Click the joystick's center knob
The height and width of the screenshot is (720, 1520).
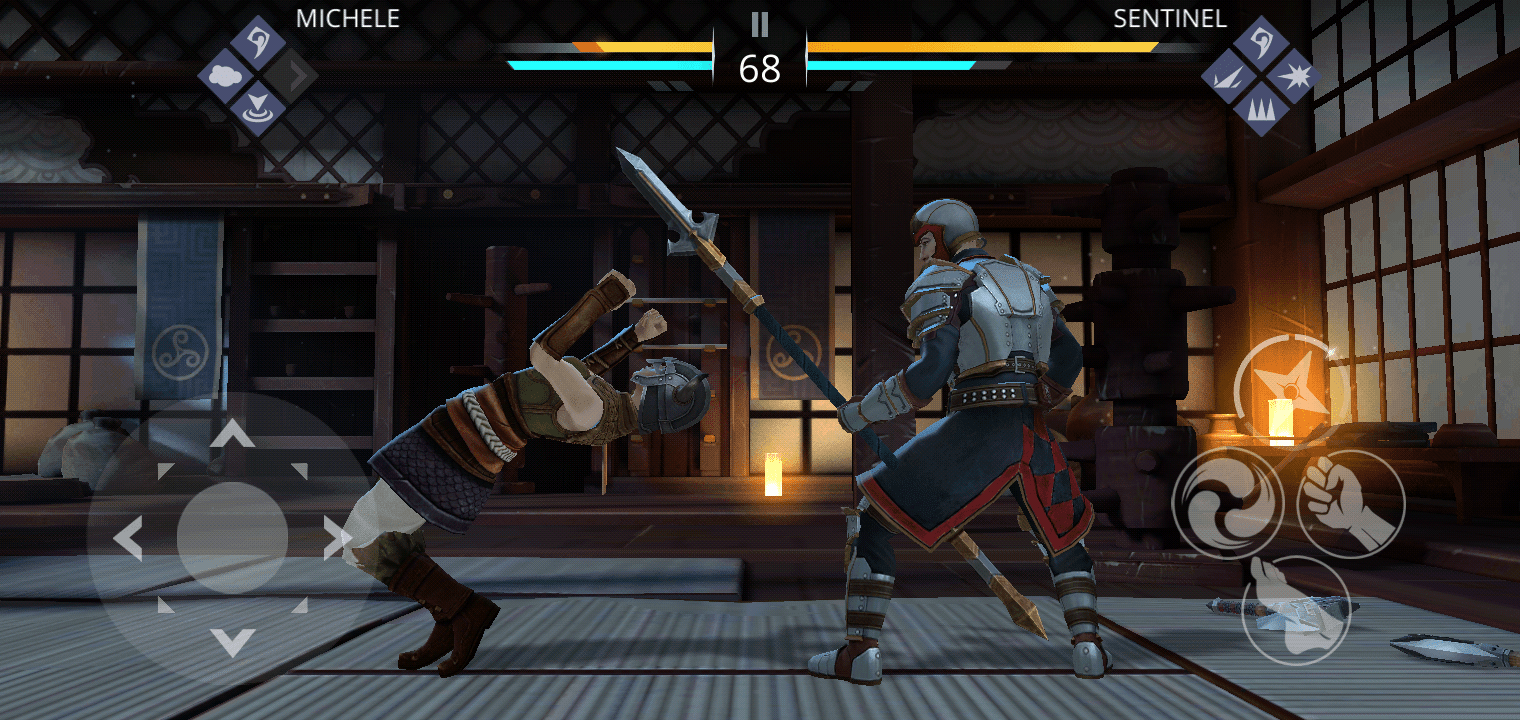click(233, 538)
